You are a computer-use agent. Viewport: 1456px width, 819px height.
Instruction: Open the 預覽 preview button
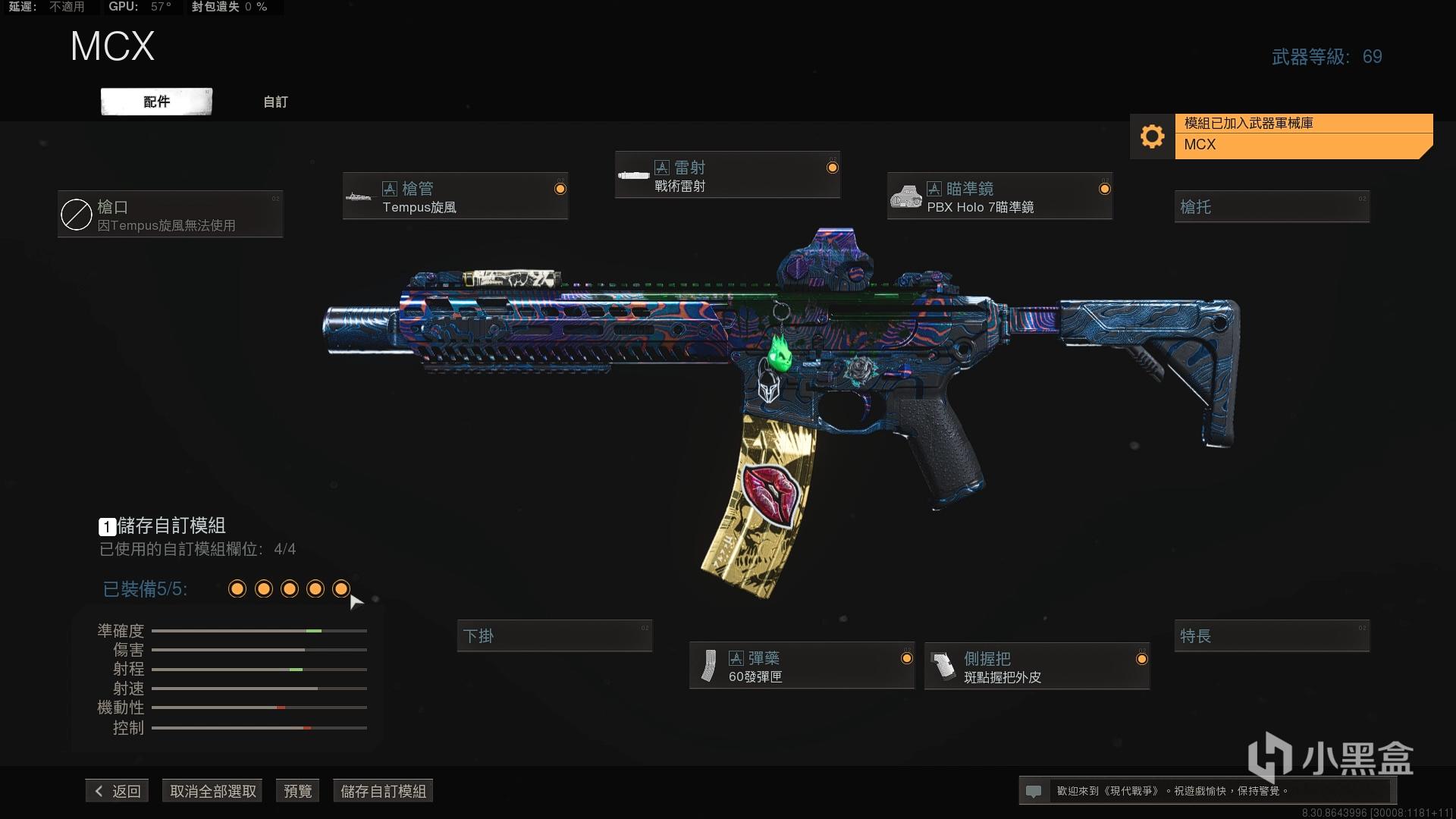click(x=297, y=791)
